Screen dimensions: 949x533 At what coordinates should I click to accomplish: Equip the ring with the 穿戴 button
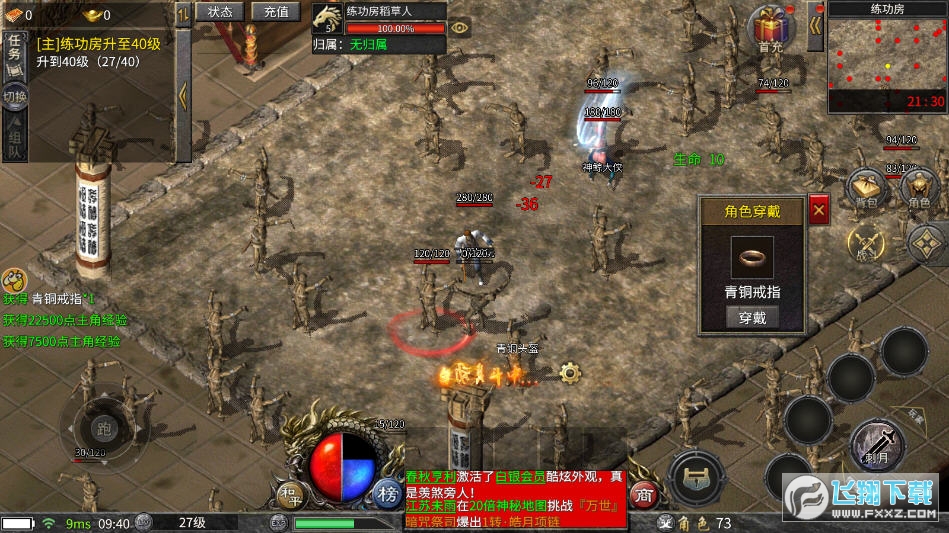click(752, 318)
